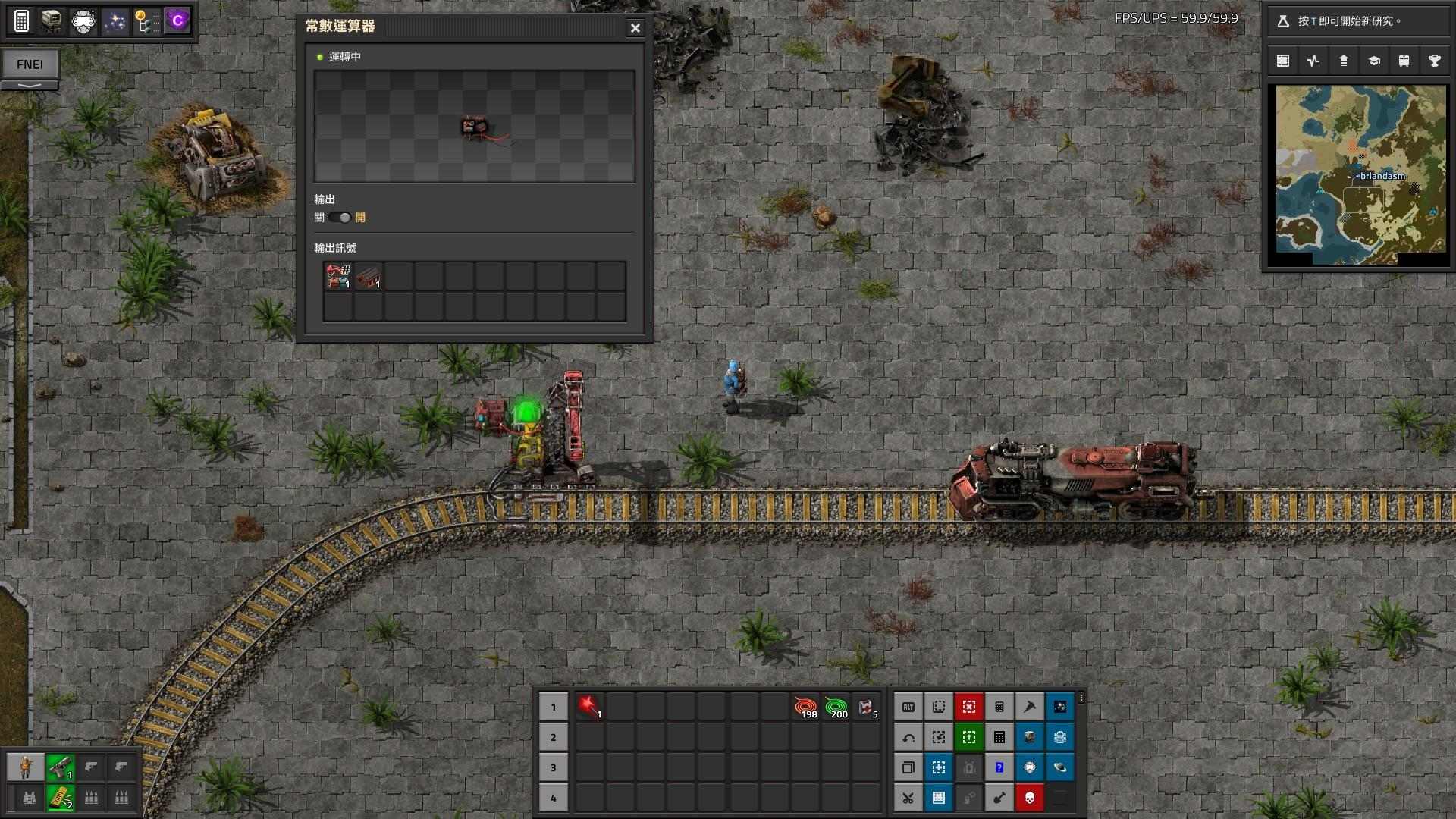Open the shortcut bar overflow menu
Viewport: 1456px width, 819px height.
pyautogui.click(x=1081, y=696)
